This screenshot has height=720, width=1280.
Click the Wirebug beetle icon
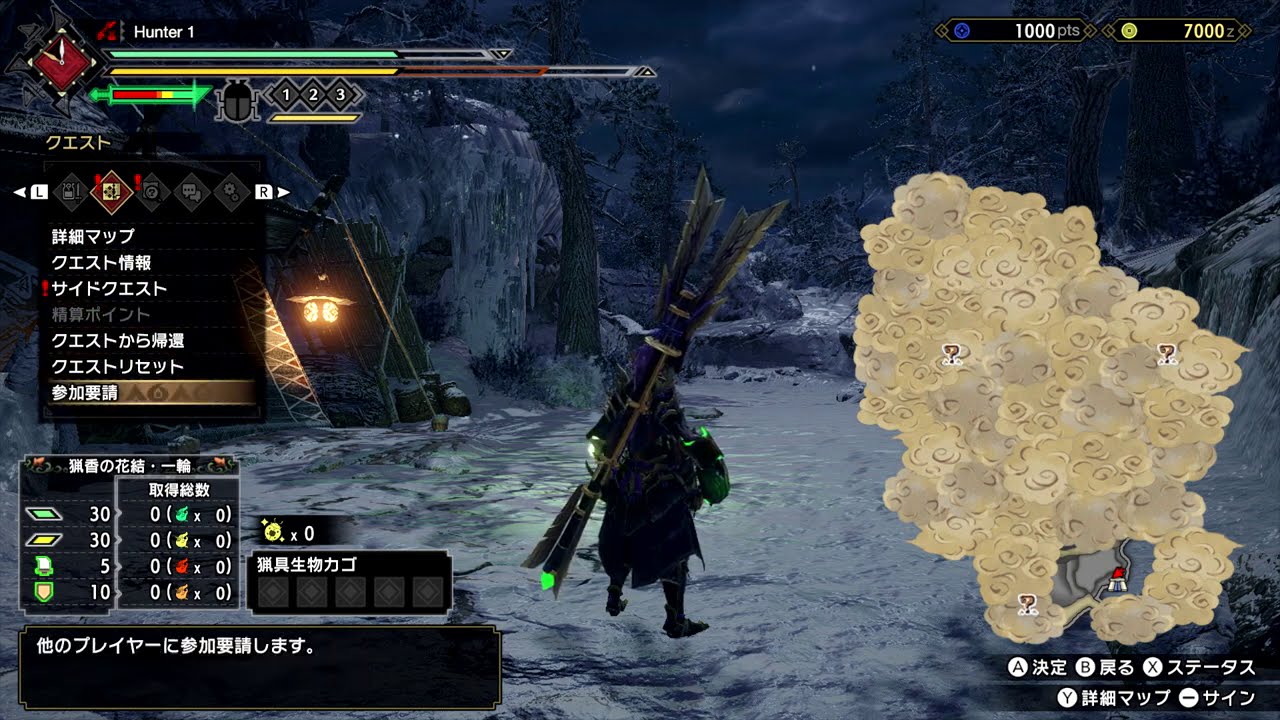239,100
